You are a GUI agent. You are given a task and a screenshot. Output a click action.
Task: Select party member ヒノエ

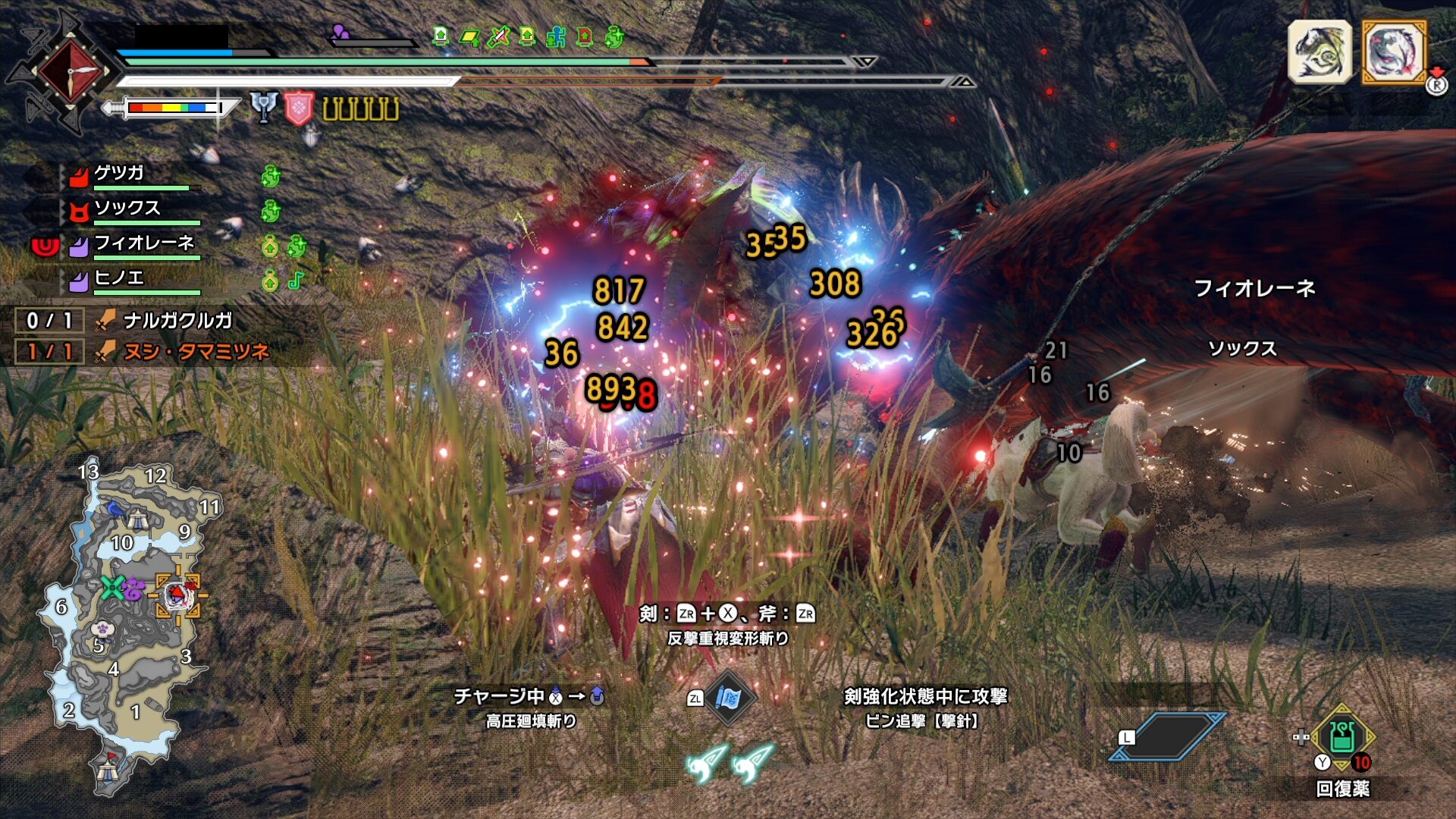119,278
